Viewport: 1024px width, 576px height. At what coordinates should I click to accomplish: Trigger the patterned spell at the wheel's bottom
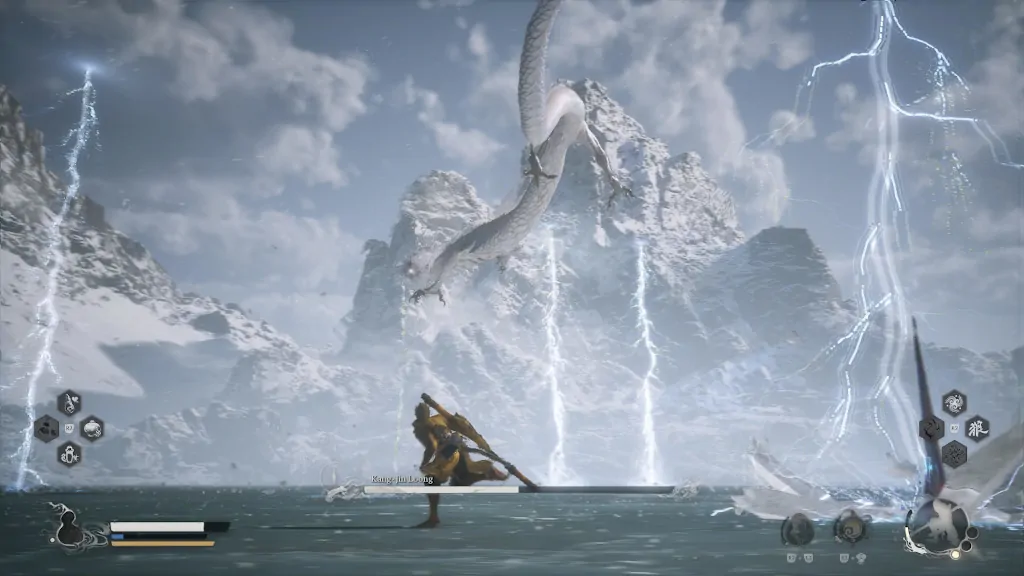953,454
